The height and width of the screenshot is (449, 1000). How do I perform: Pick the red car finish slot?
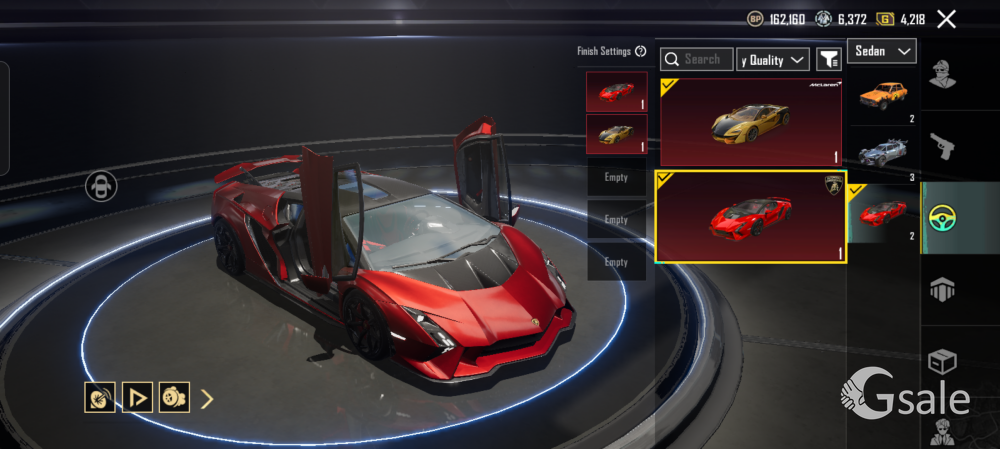pyautogui.click(x=616, y=92)
